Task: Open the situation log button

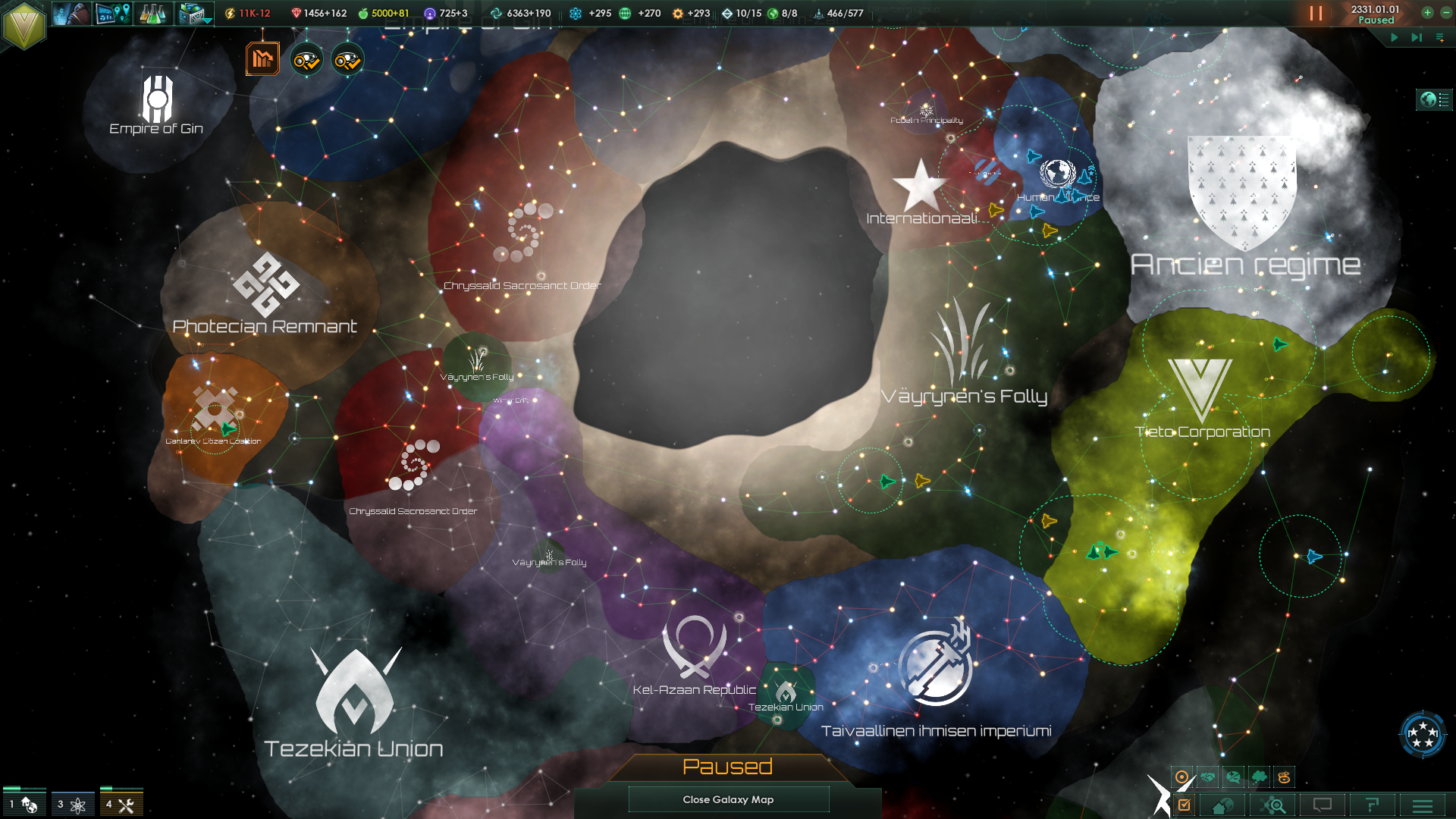Action: tap(113, 14)
